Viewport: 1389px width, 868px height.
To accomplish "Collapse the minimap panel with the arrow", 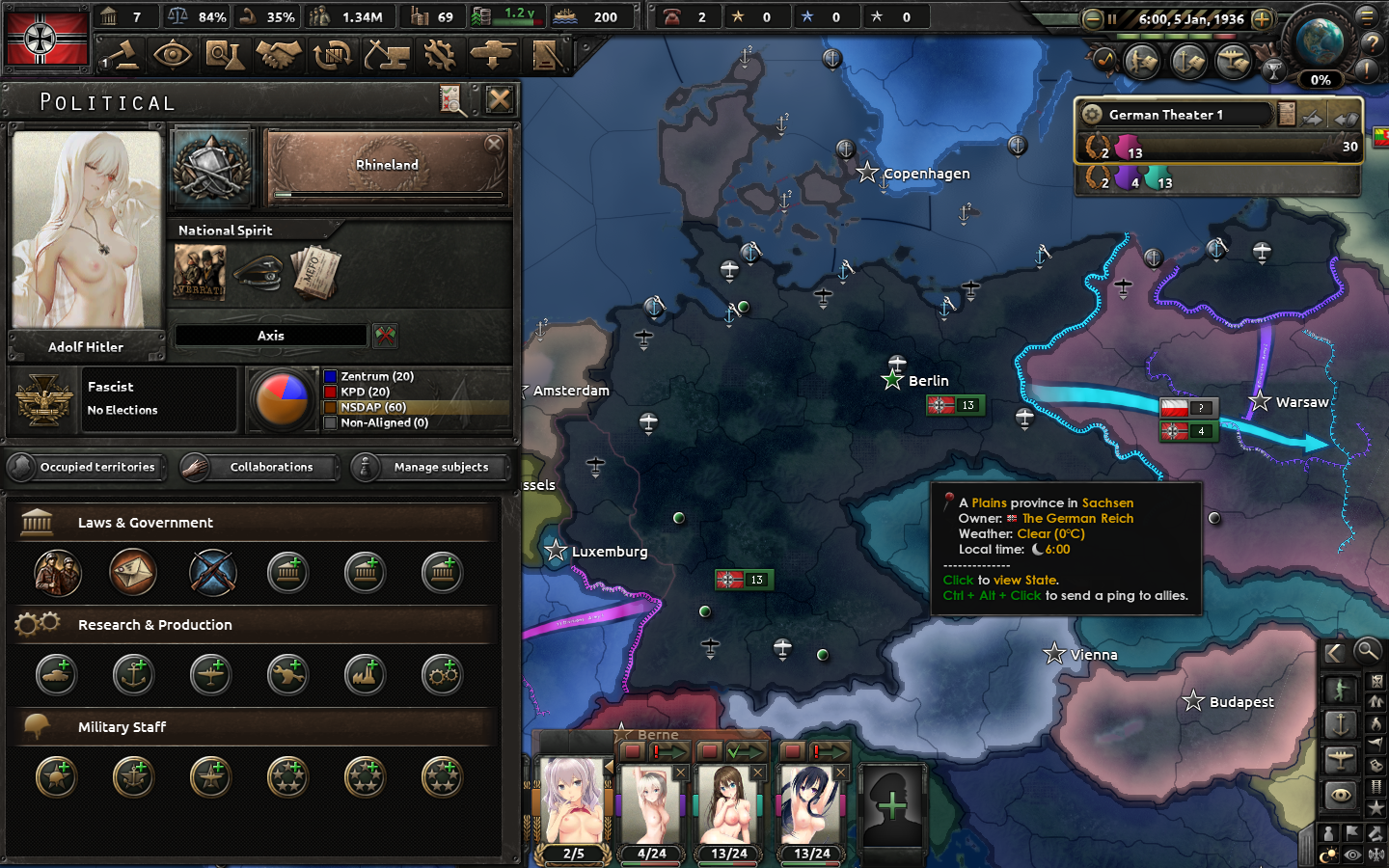I will tap(1336, 651).
